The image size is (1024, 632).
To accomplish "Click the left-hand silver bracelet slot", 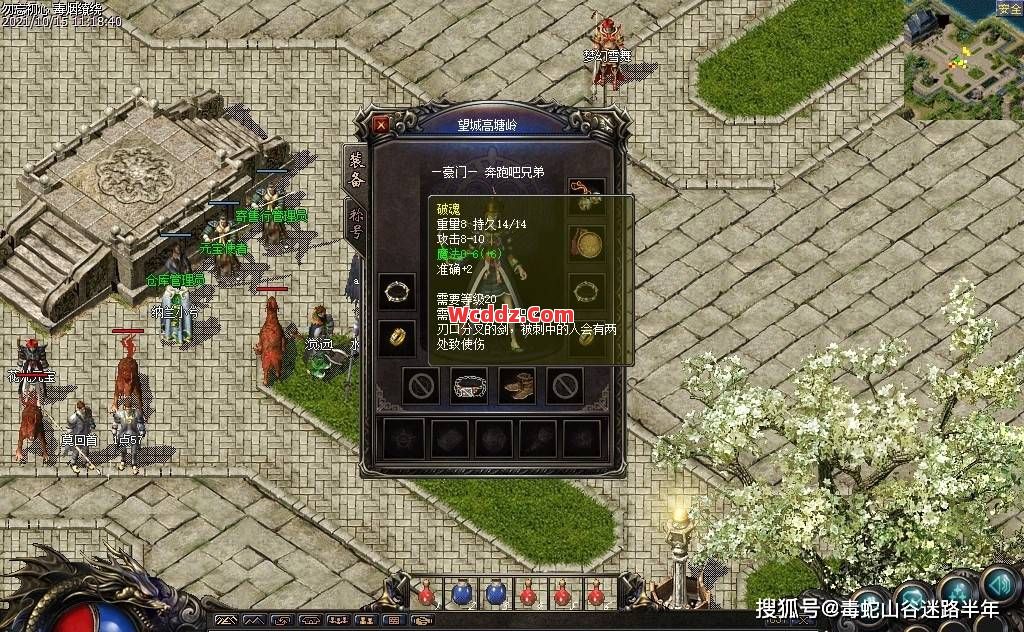I will (397, 291).
